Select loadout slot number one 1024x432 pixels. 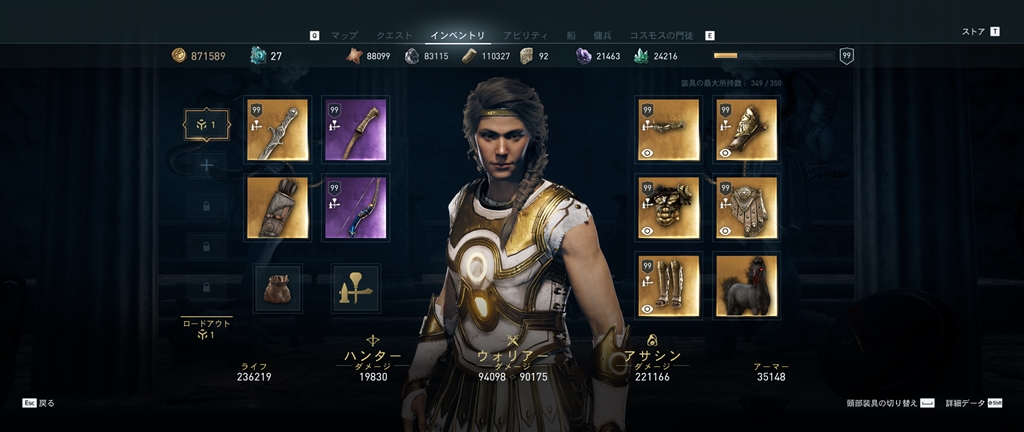[207, 125]
